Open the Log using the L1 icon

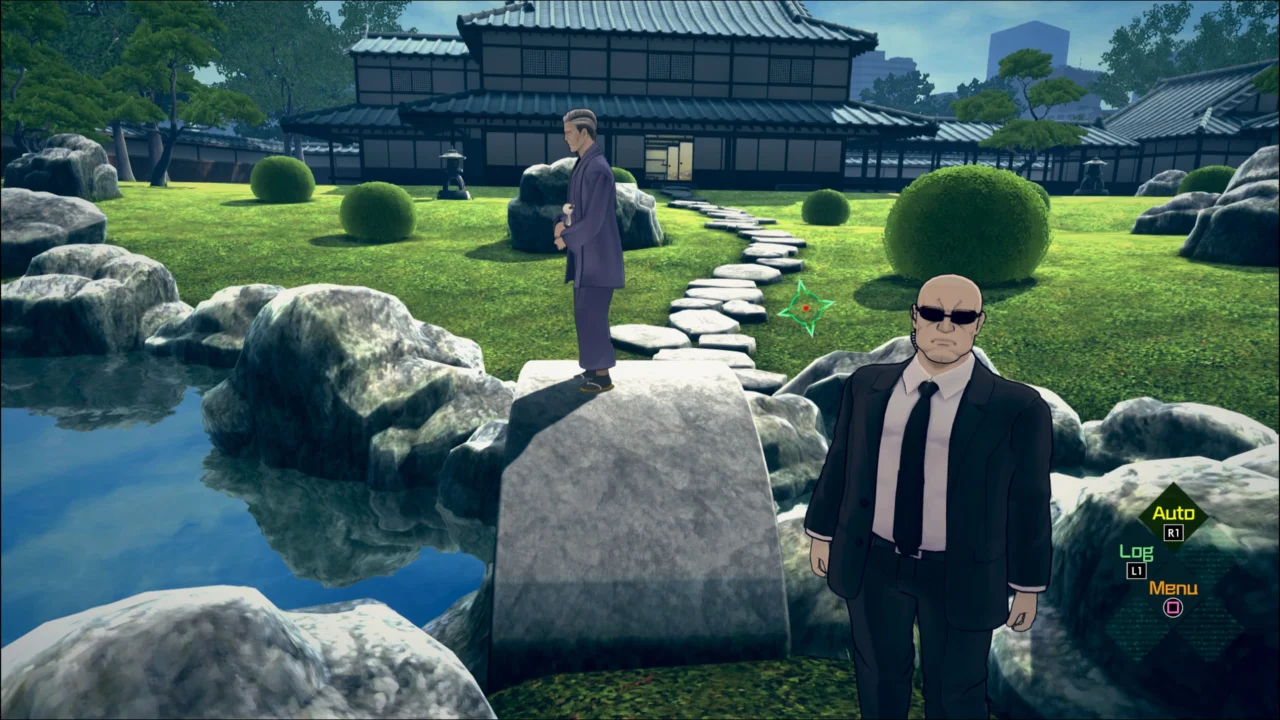point(1135,571)
